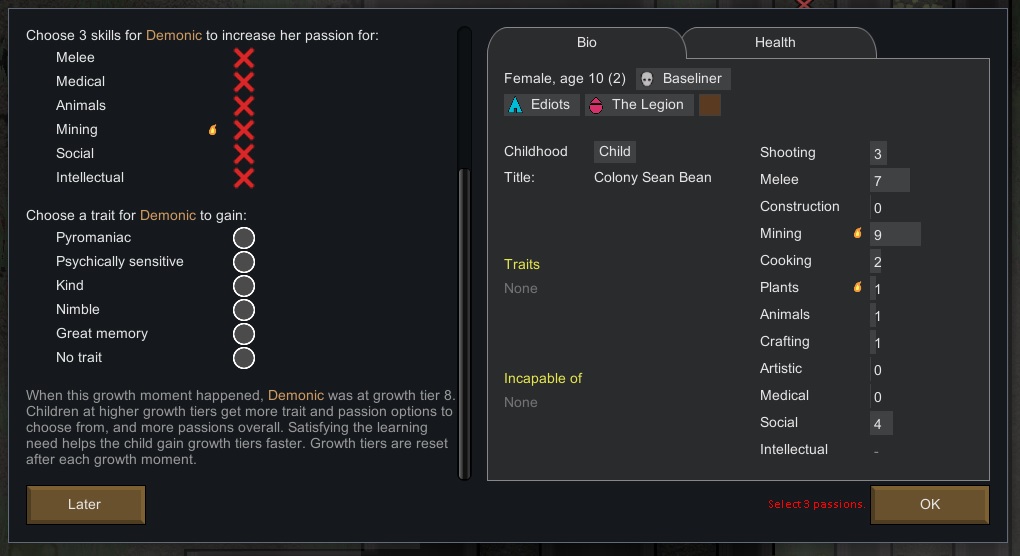
Task: Click the Child backstory tag
Action: [x=615, y=152]
